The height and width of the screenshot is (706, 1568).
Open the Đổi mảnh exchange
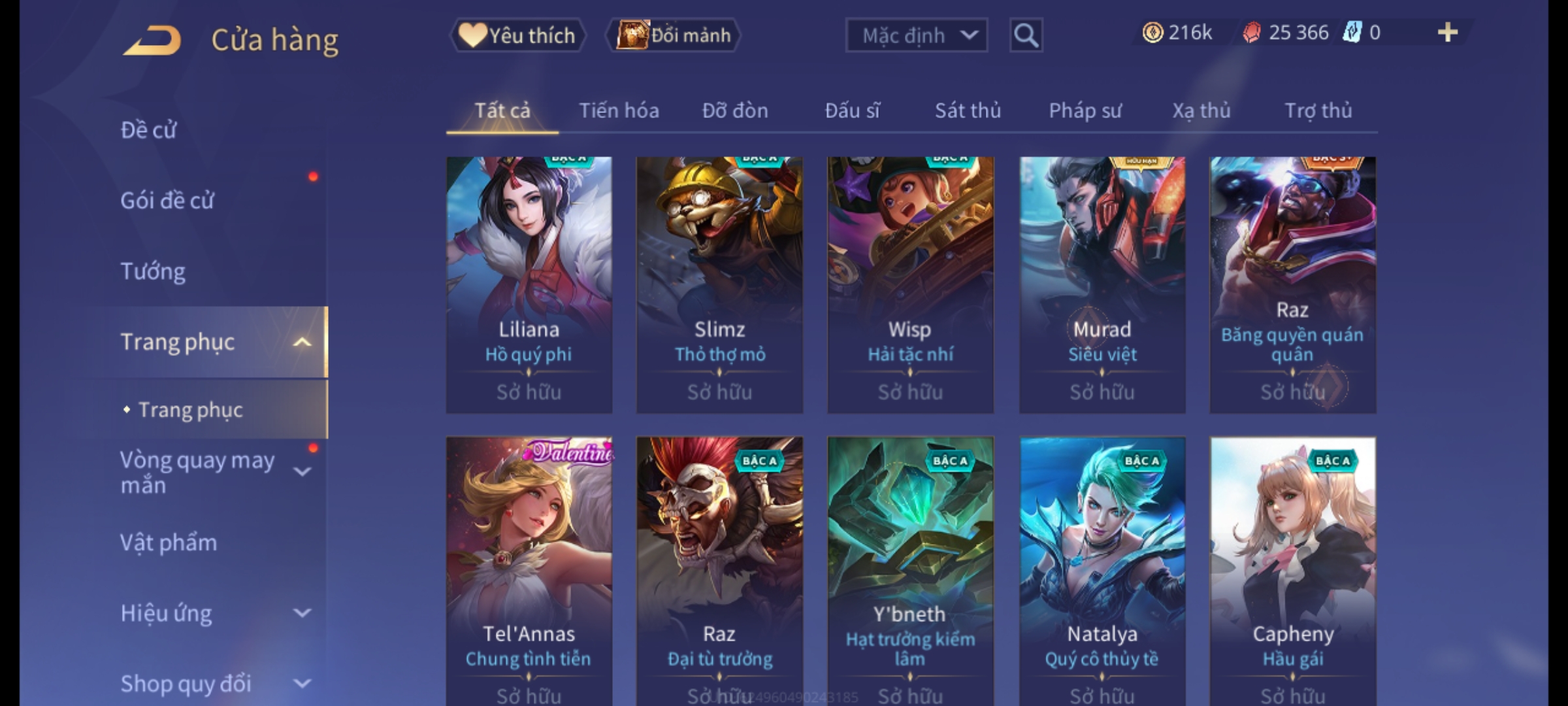pos(674,35)
